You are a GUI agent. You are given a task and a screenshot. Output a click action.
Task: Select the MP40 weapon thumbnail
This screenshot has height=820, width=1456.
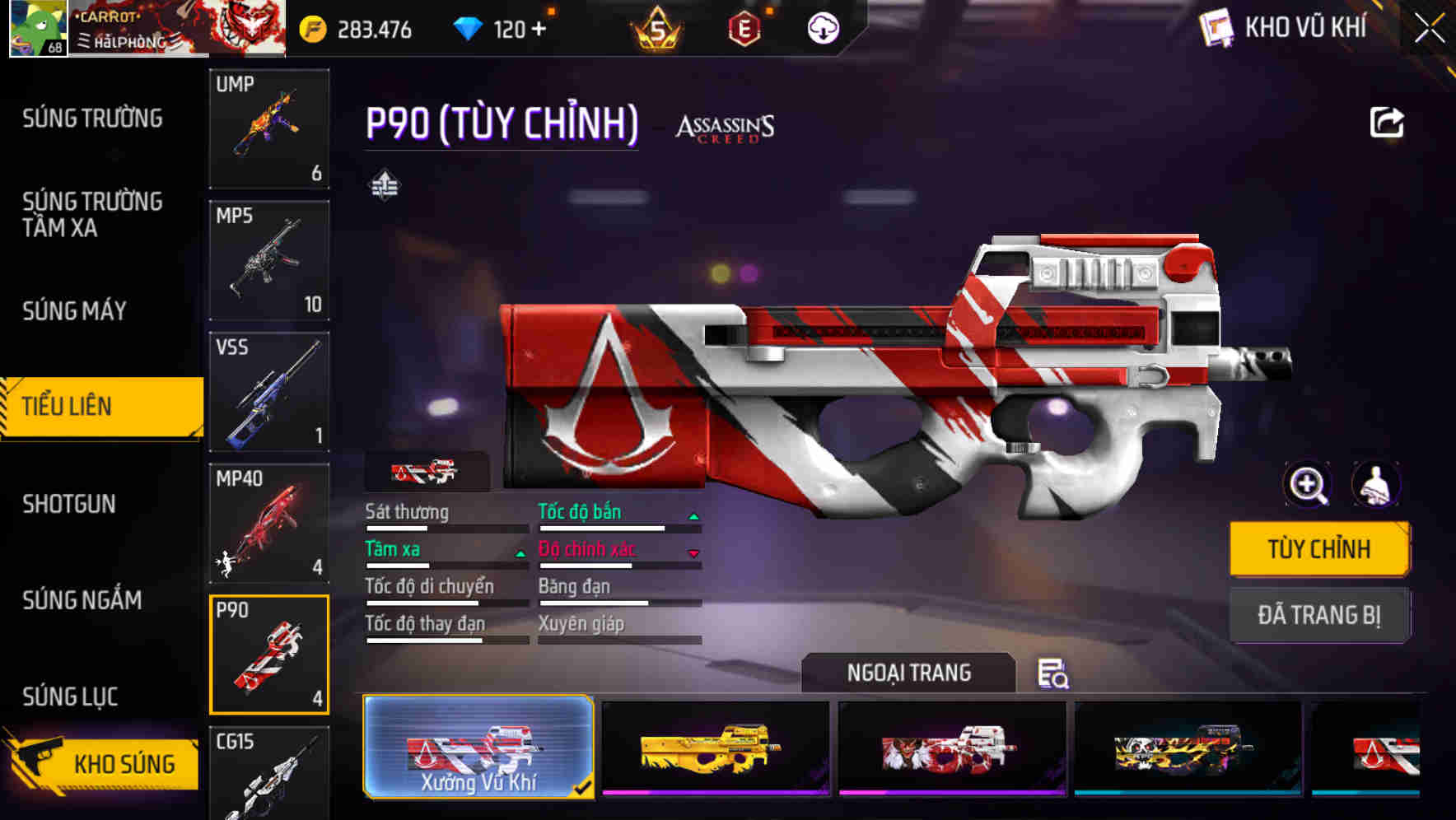(269, 521)
